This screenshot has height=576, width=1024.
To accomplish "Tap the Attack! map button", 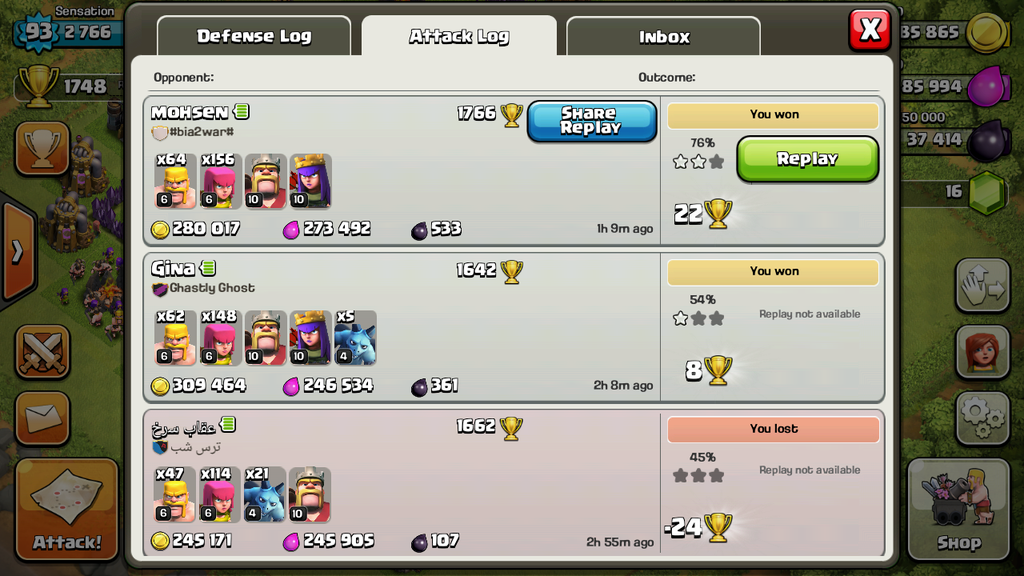I will pos(67,509).
